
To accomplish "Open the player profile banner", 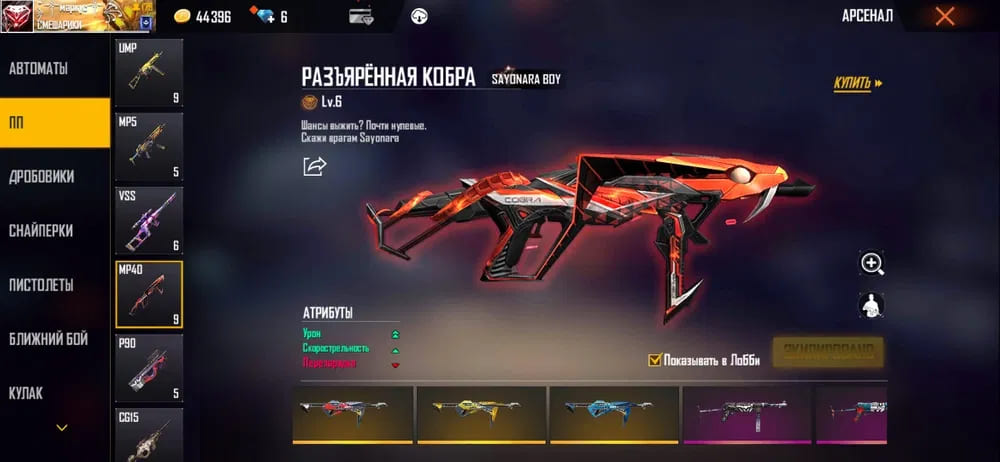I will pyautogui.click(x=78, y=16).
